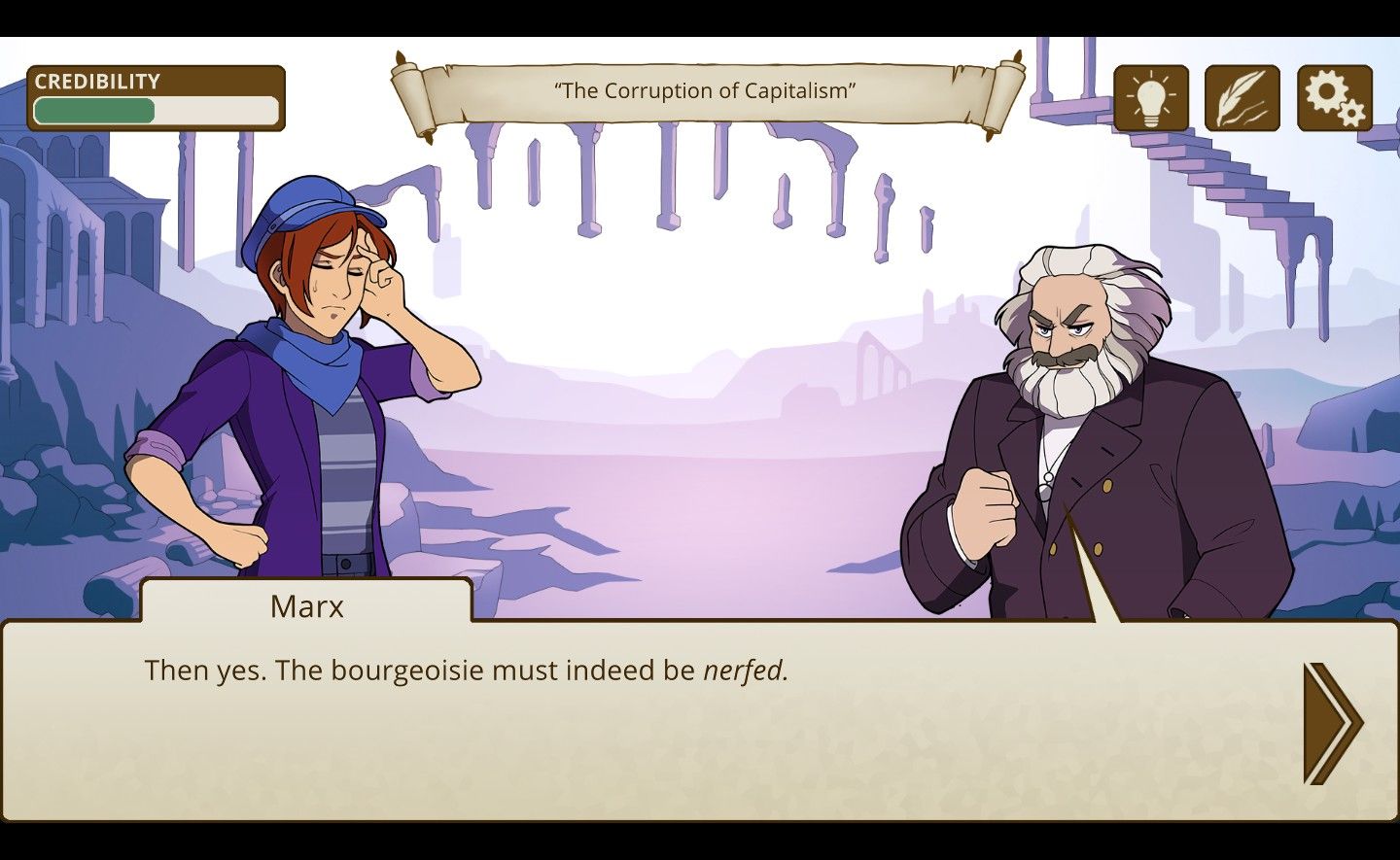Click the CREDIBILITY label text
The width and height of the screenshot is (1400, 860).
click(96, 82)
